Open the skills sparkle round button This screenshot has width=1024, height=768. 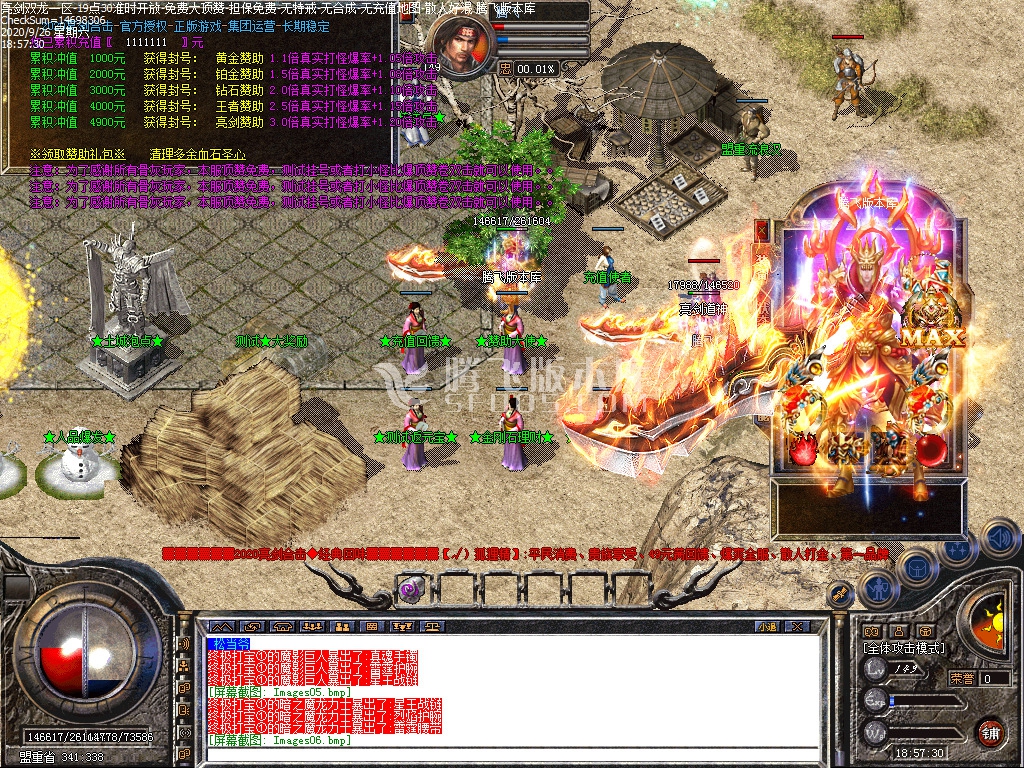tap(957, 548)
